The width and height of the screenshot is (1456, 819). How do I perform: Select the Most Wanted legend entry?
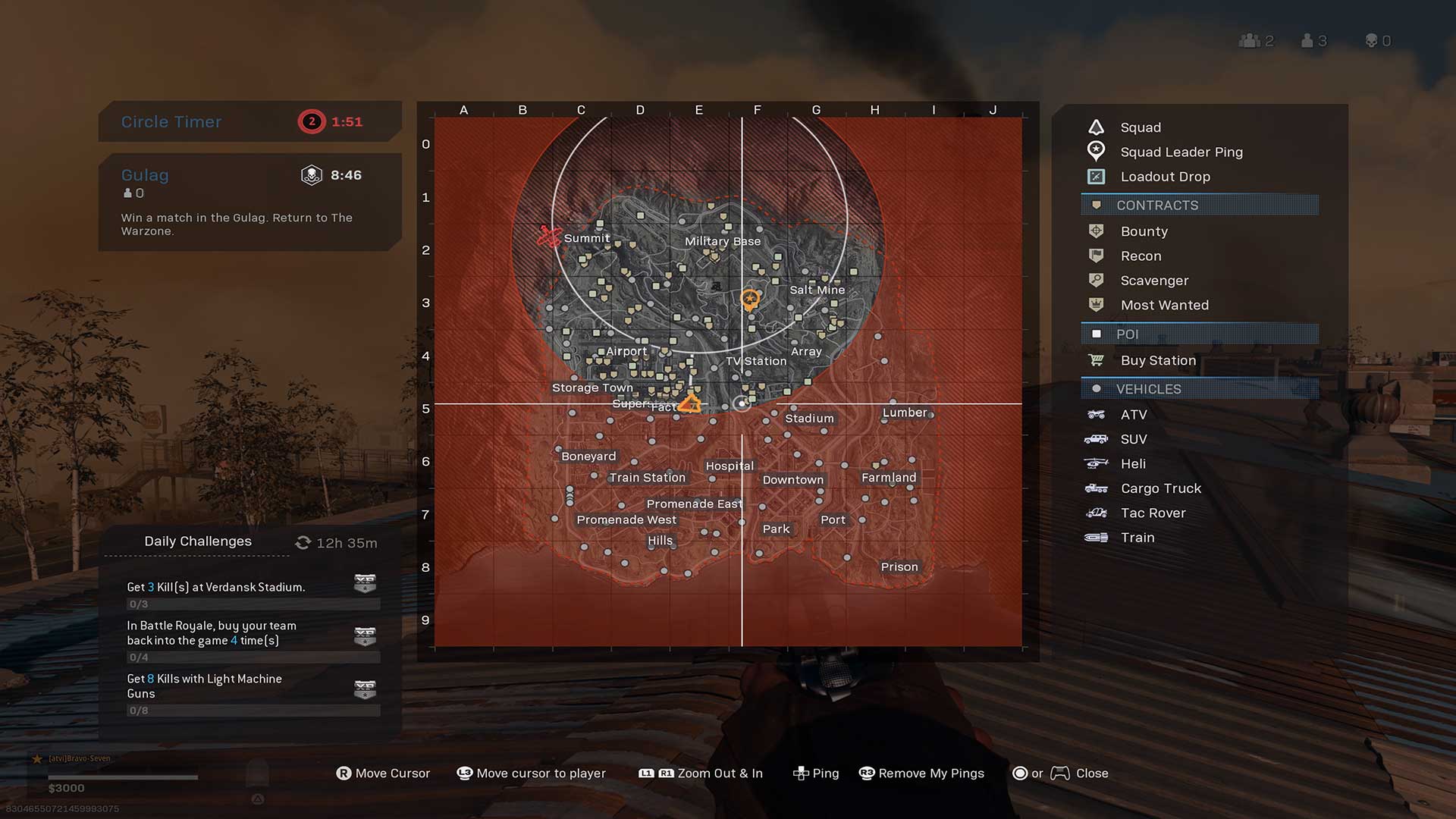tap(1164, 305)
